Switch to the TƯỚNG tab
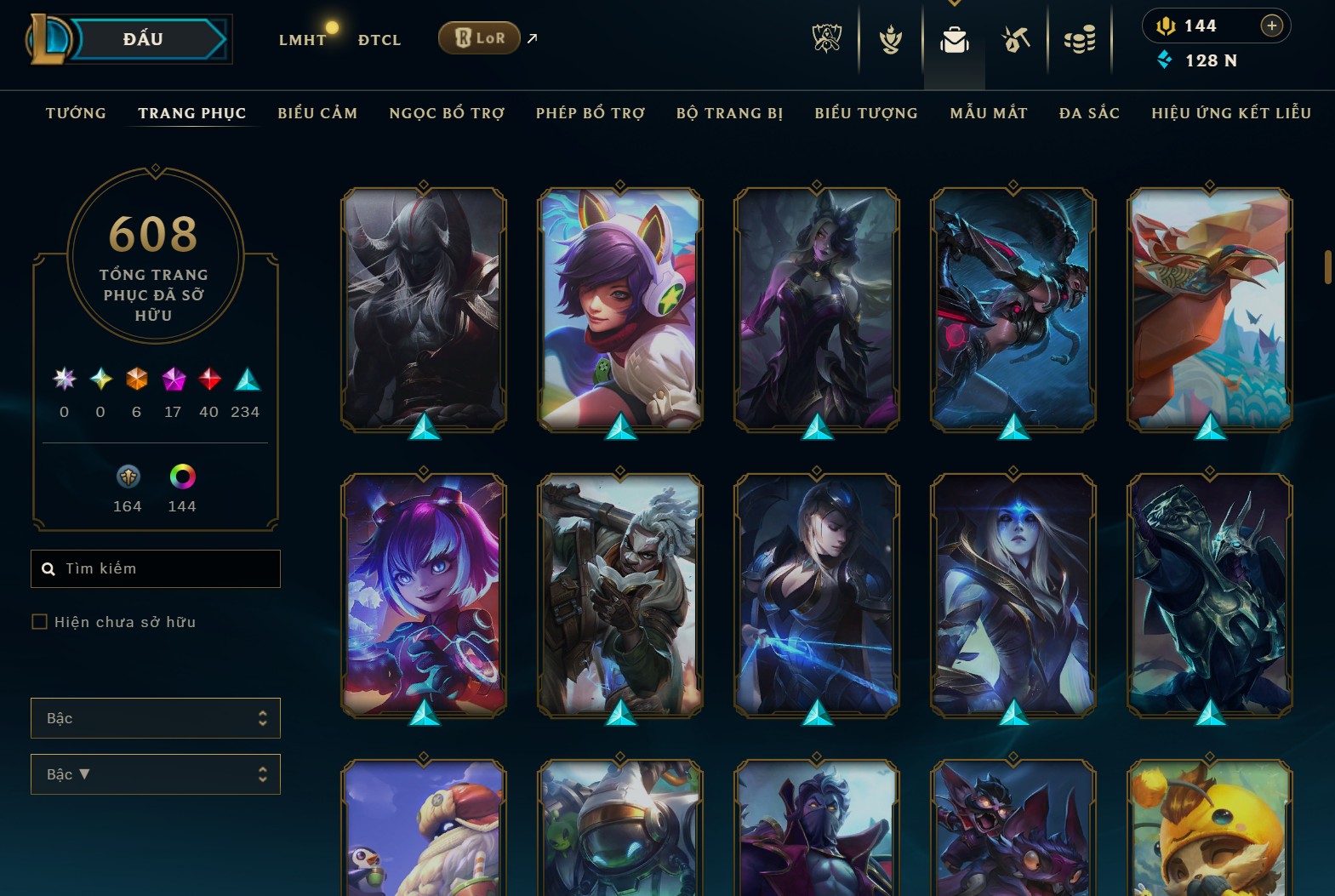This screenshot has width=1335, height=896. tap(76, 112)
